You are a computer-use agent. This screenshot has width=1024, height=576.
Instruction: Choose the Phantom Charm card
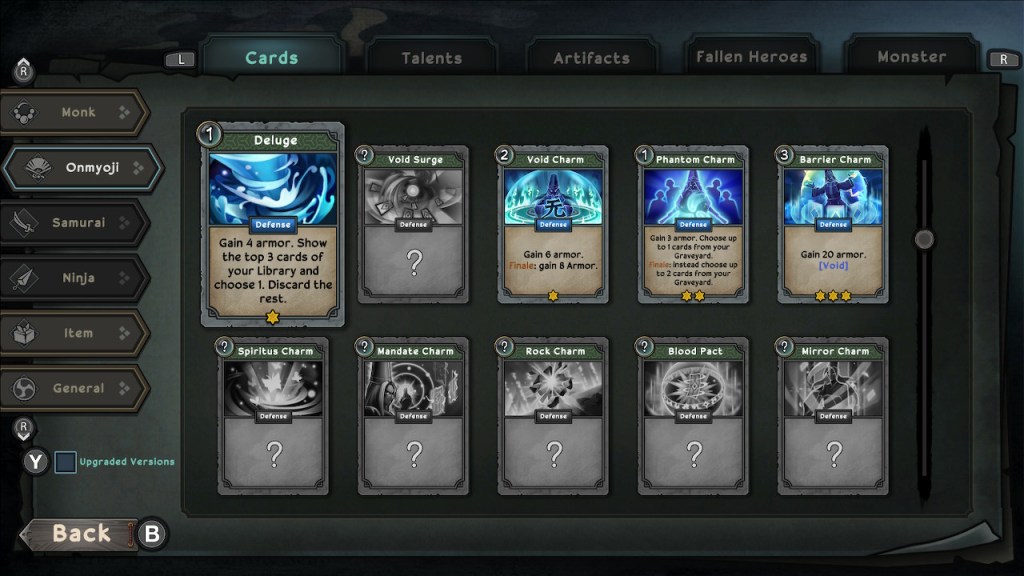pyautogui.click(x=693, y=225)
